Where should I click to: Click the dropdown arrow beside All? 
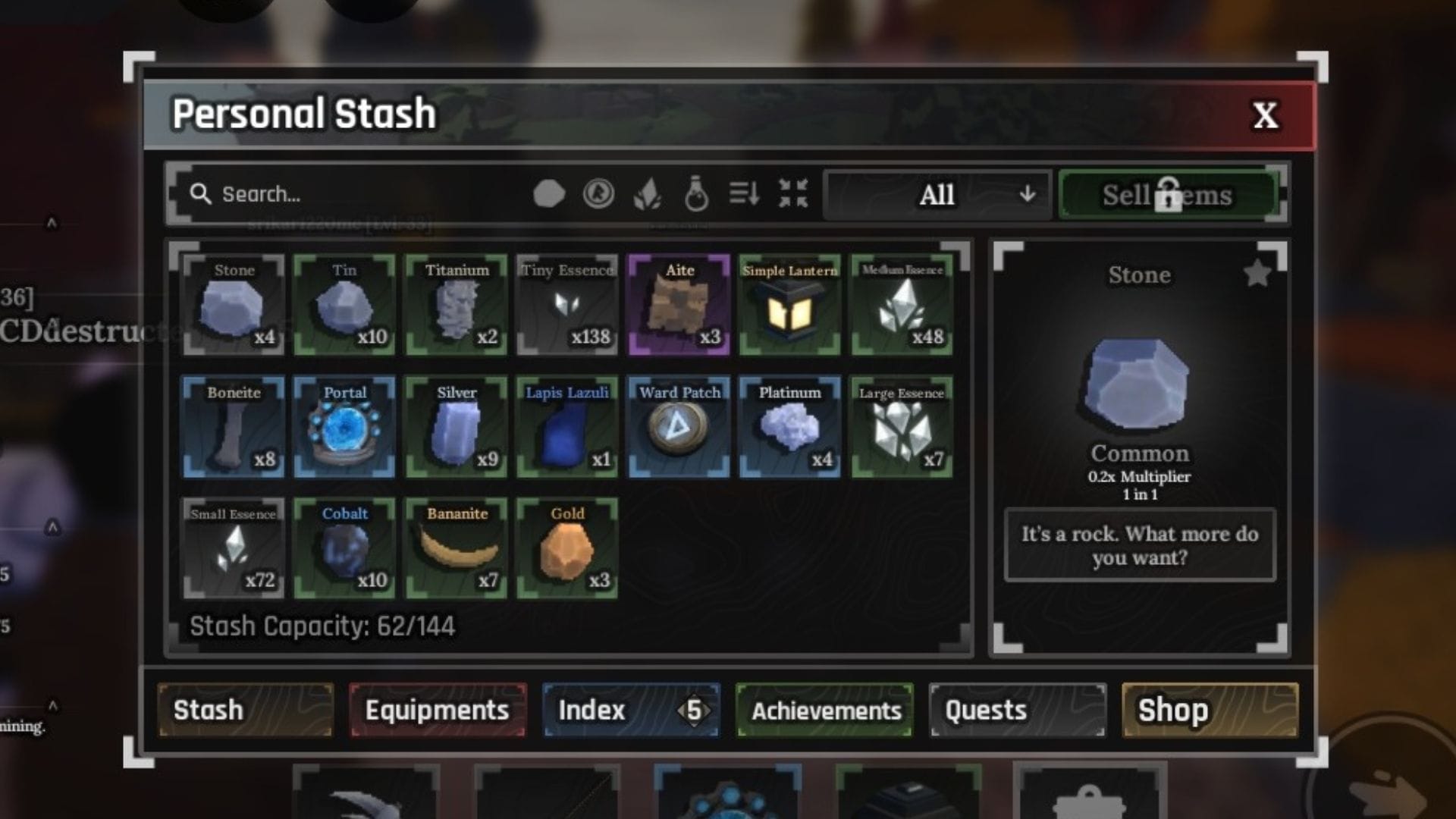point(1028,196)
